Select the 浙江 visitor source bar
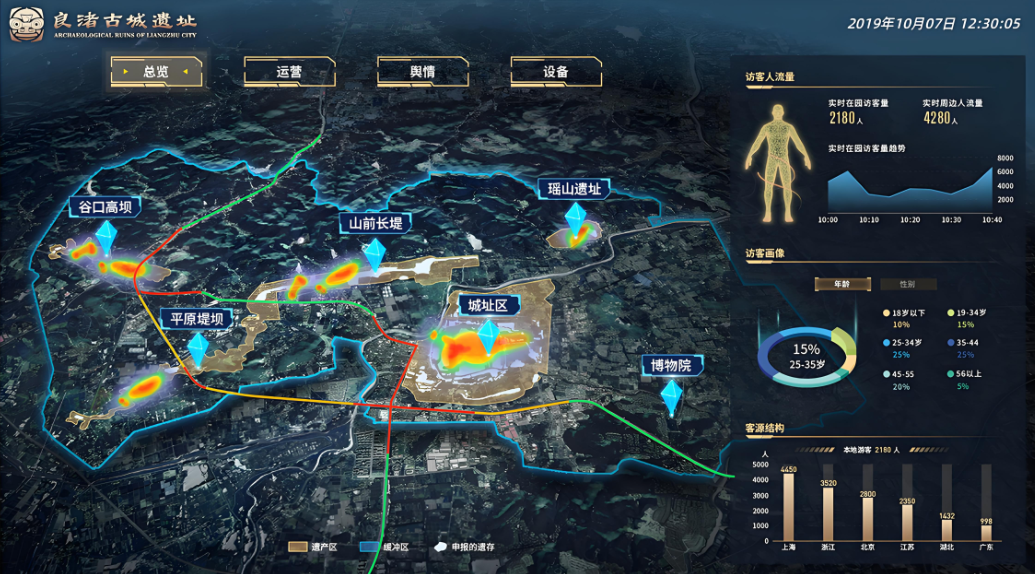 828,512
